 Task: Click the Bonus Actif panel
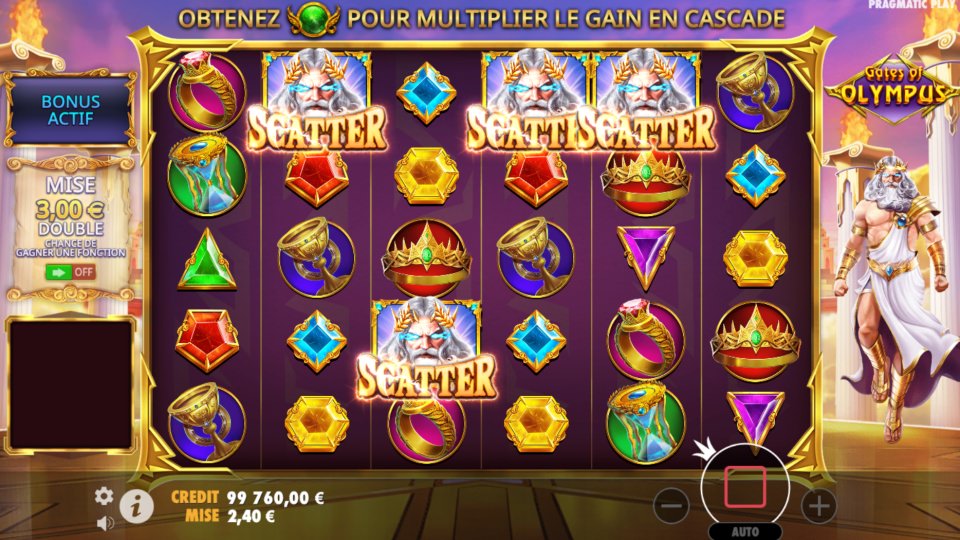[70, 110]
